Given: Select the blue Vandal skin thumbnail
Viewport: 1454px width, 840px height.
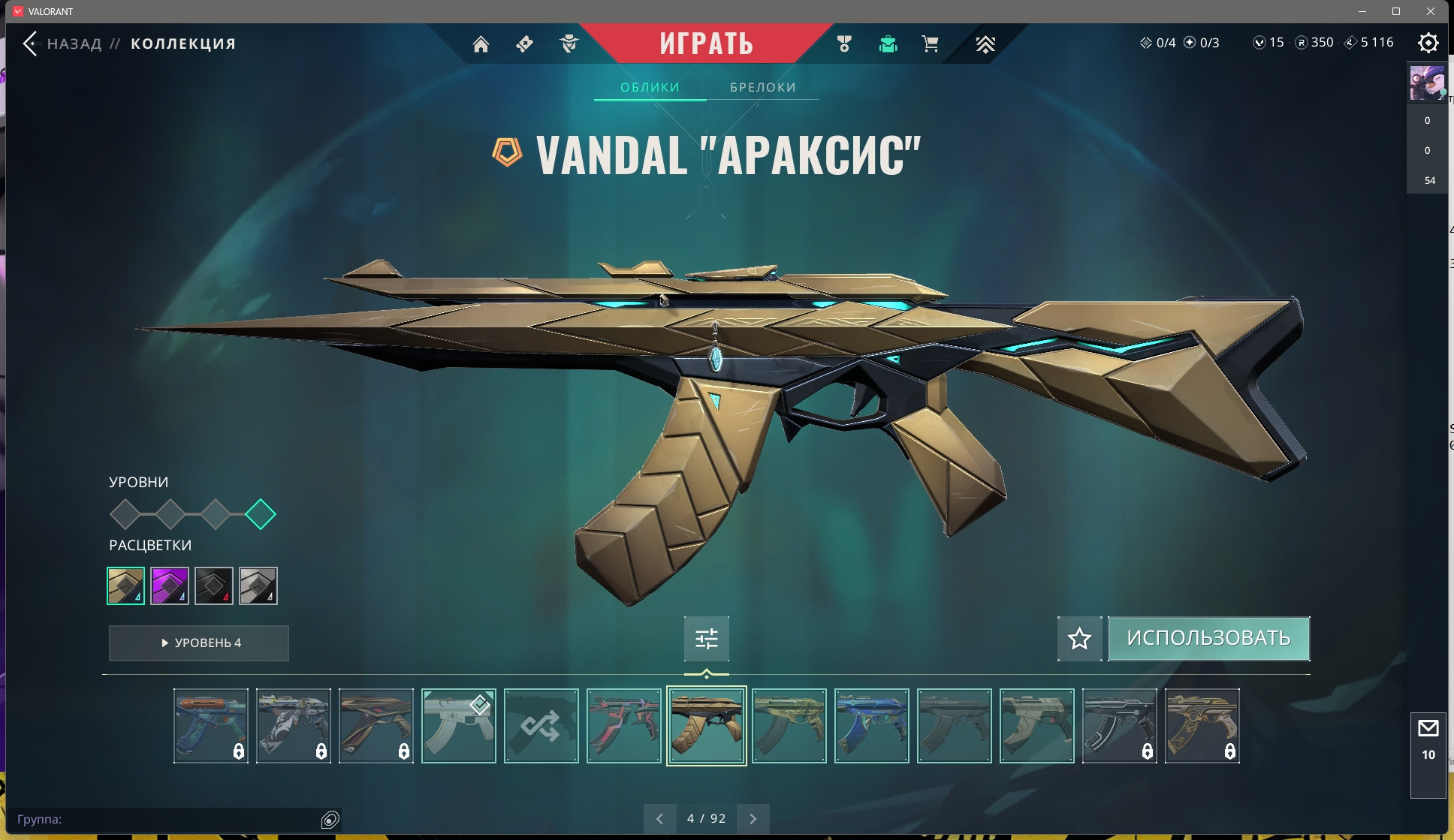Looking at the screenshot, I should (x=871, y=726).
